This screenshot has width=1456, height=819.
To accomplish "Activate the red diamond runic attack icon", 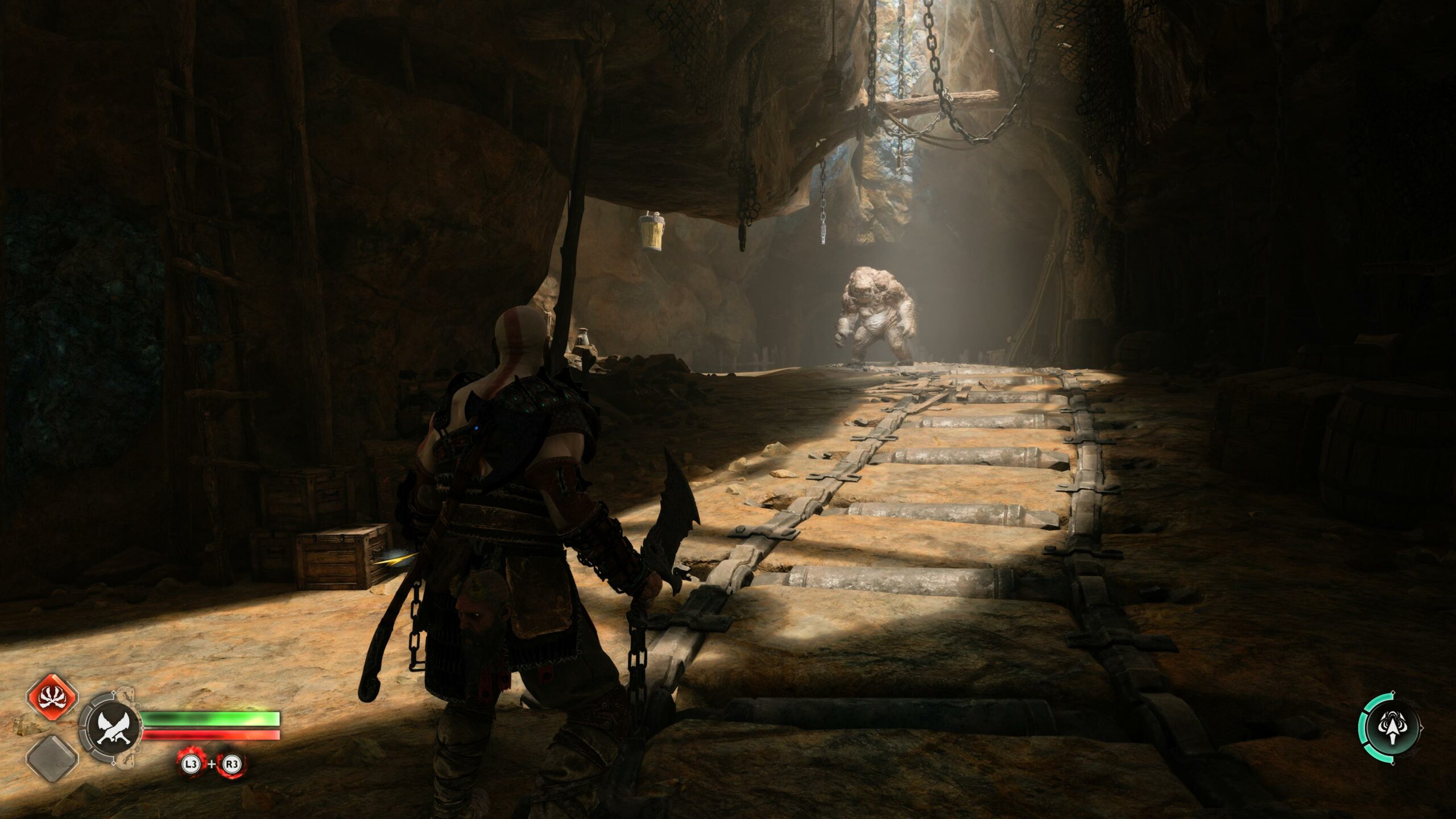I will (52, 698).
